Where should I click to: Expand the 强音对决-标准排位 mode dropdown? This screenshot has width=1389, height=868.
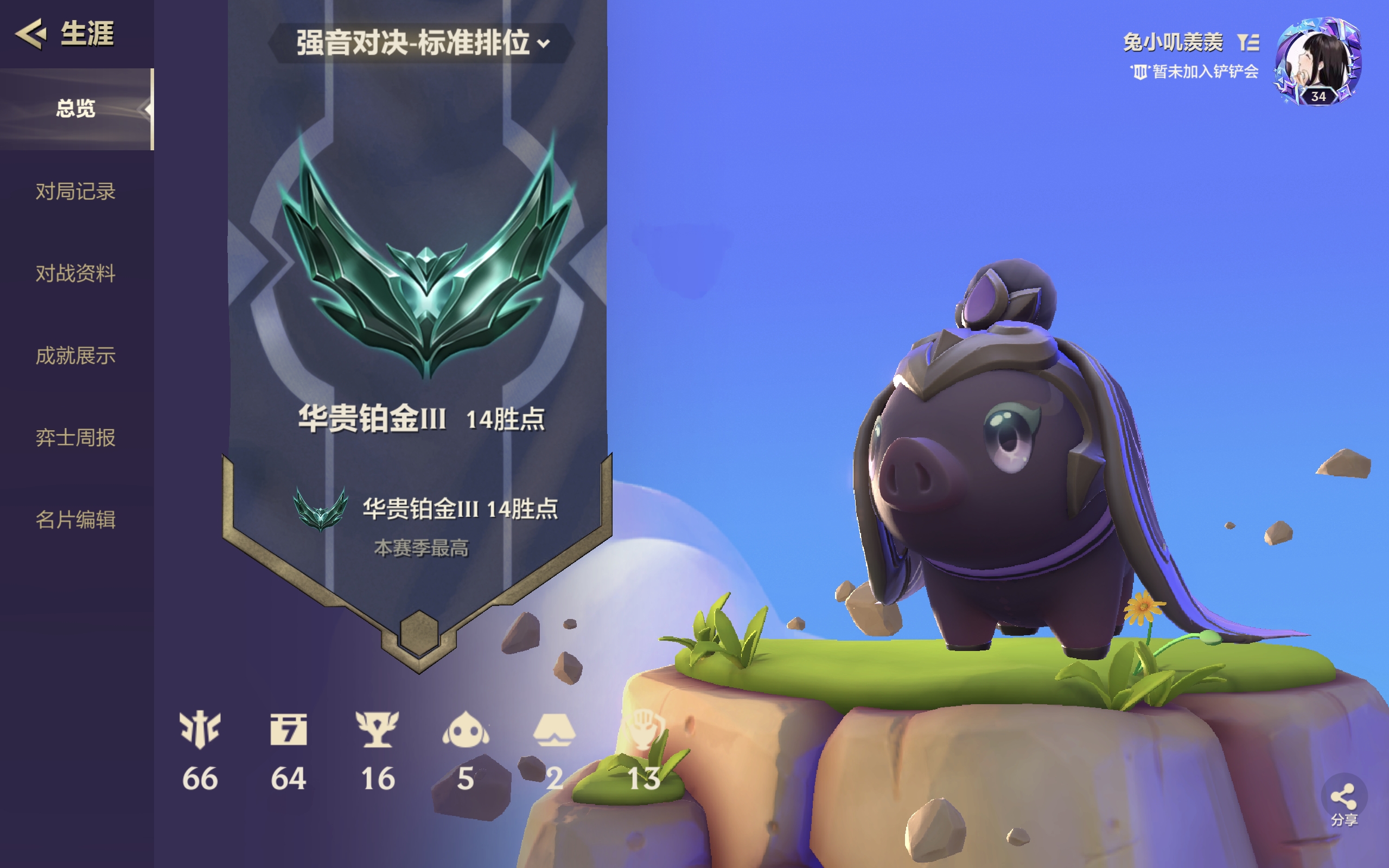click(423, 43)
